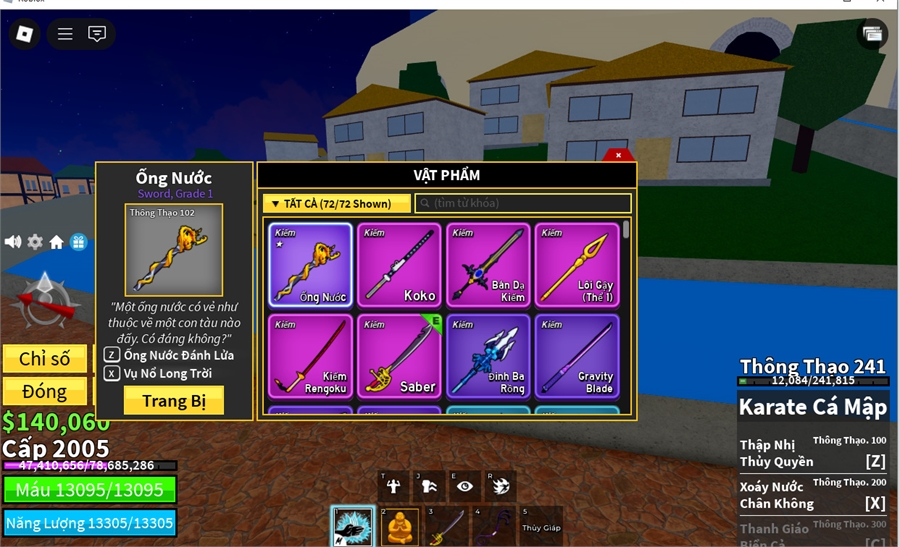This screenshot has width=900, height=547.
Task: Open the Chỉ số stats panel
Action: click(x=44, y=359)
